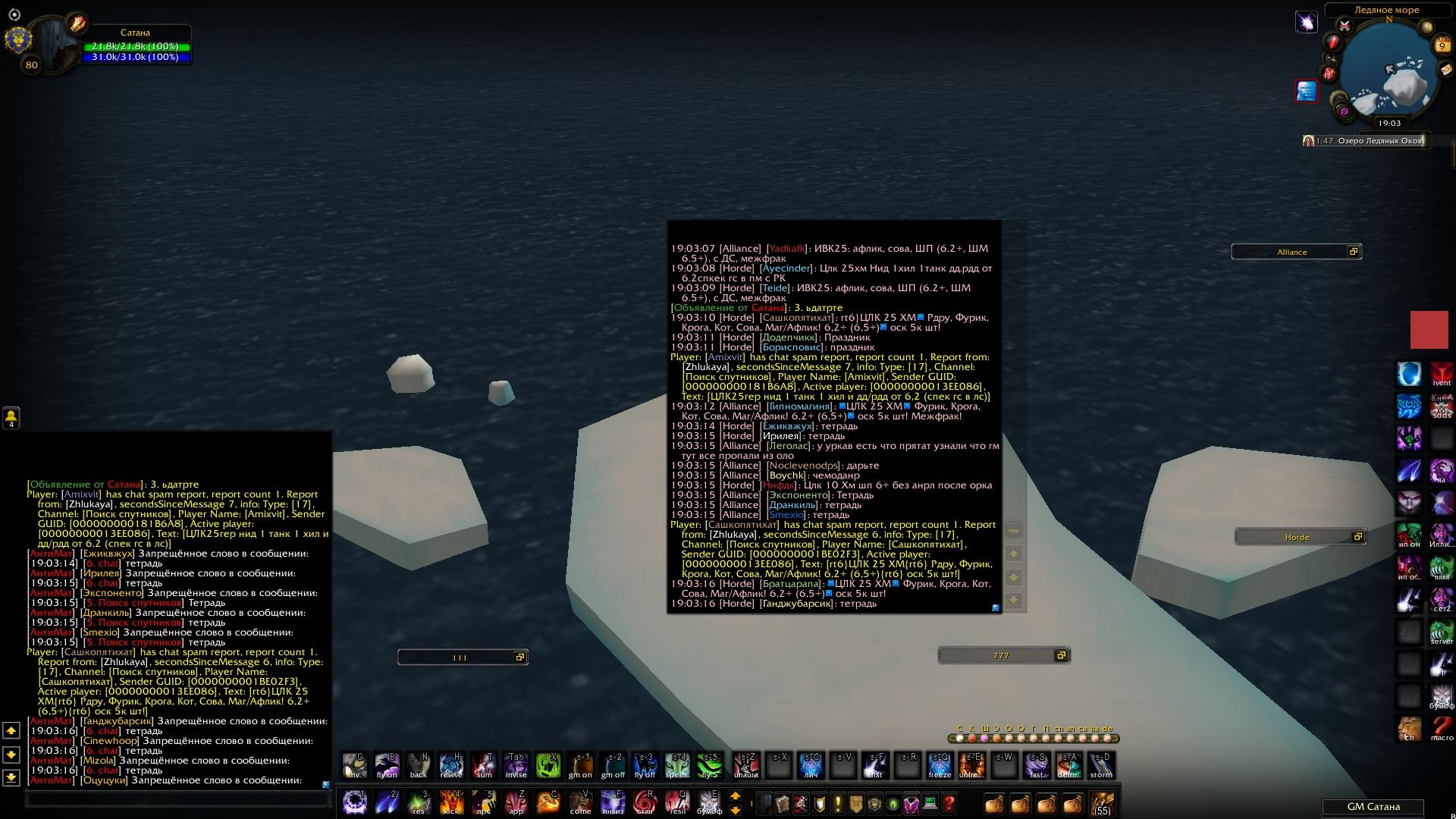Click the 'fly on' macro
The image size is (1456, 819).
point(387,766)
